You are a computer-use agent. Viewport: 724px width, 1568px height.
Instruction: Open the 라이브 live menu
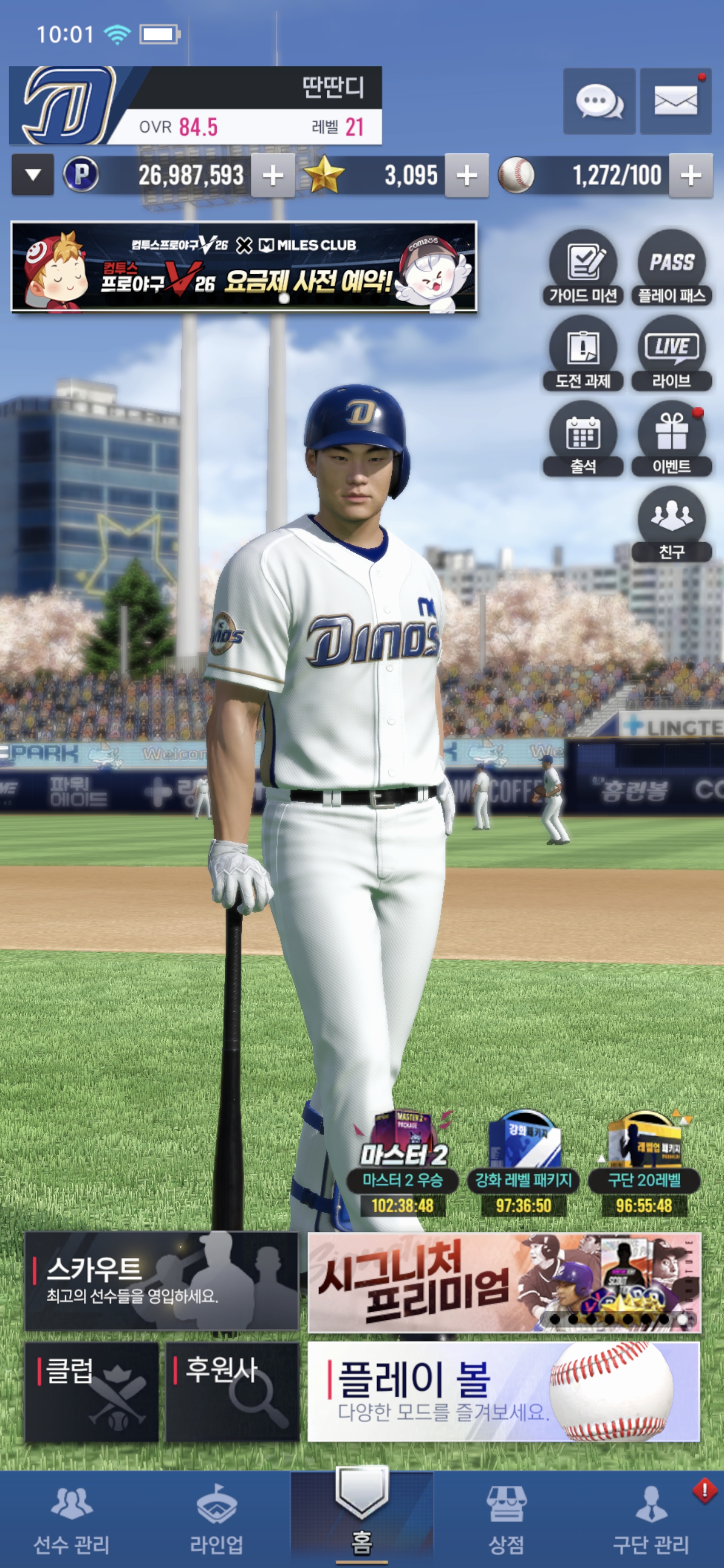coord(671,354)
